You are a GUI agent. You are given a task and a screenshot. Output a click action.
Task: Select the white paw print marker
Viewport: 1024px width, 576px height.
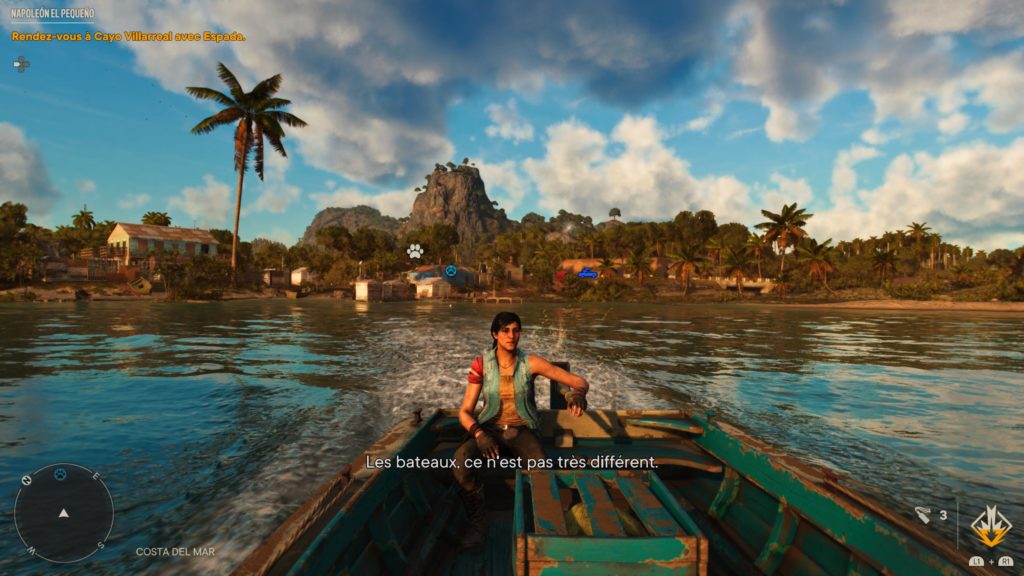pos(414,250)
